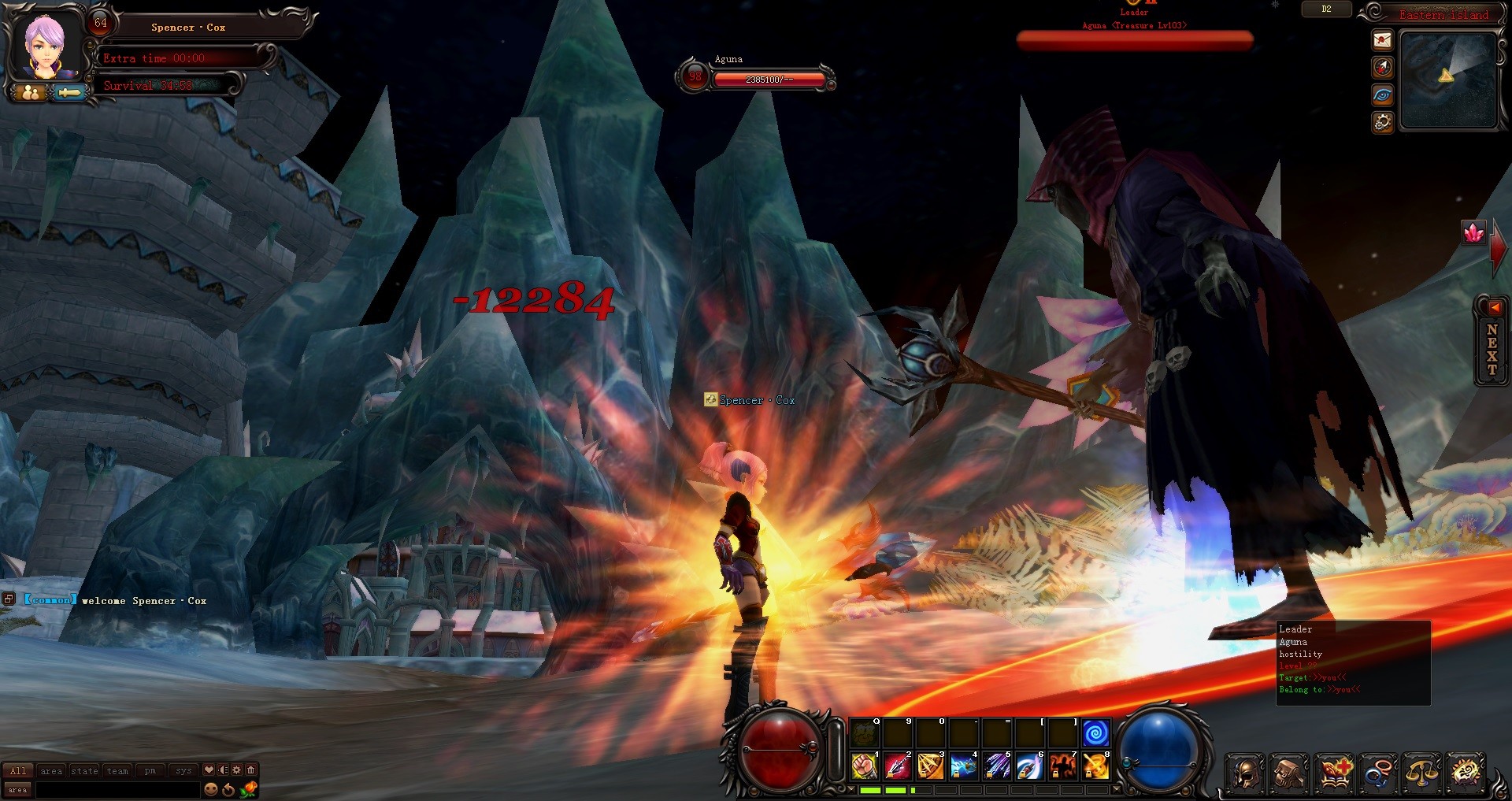Switch to the team chat tab

[x=117, y=771]
